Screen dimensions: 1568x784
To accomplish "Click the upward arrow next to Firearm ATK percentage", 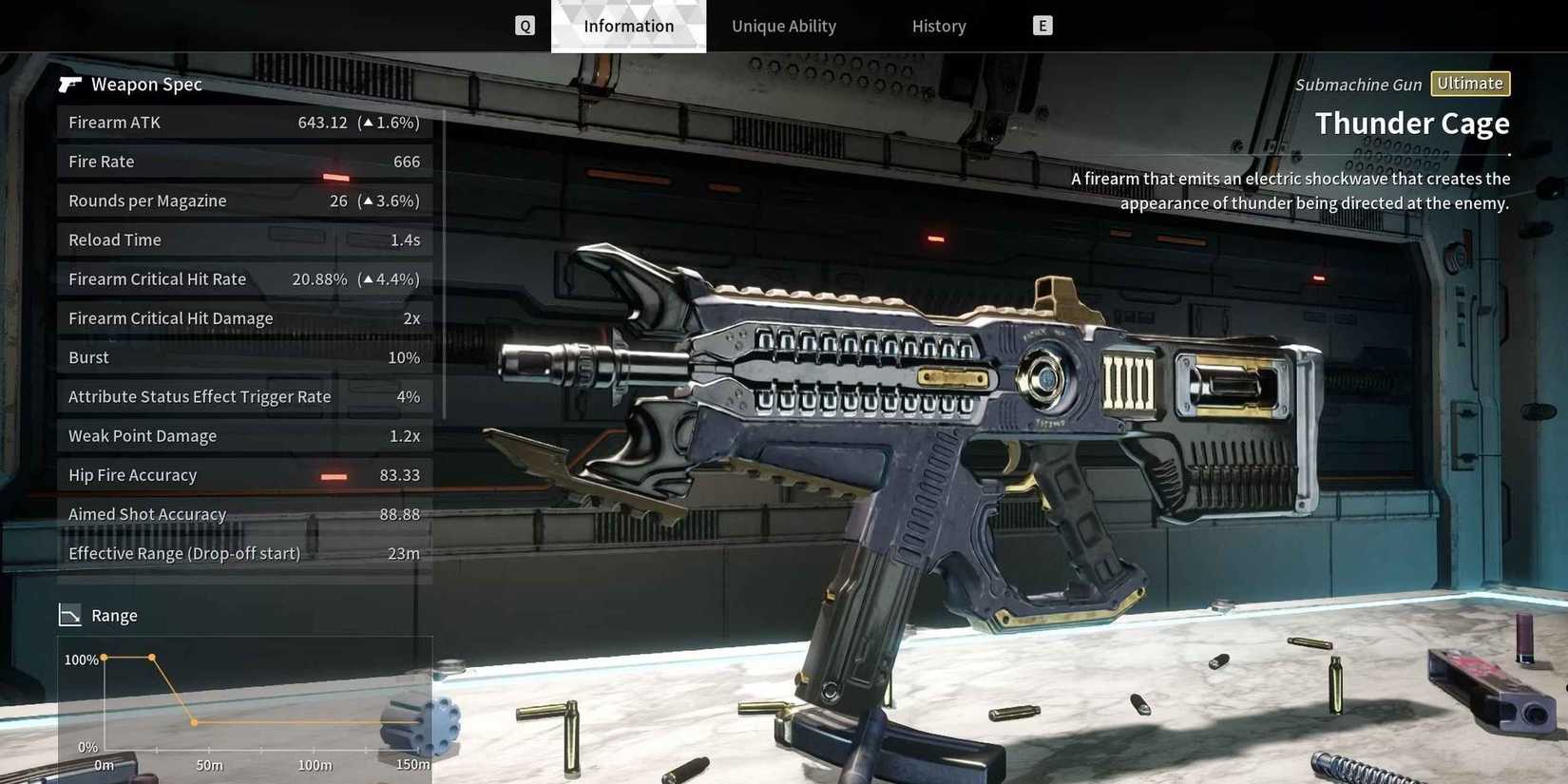I will [x=366, y=122].
